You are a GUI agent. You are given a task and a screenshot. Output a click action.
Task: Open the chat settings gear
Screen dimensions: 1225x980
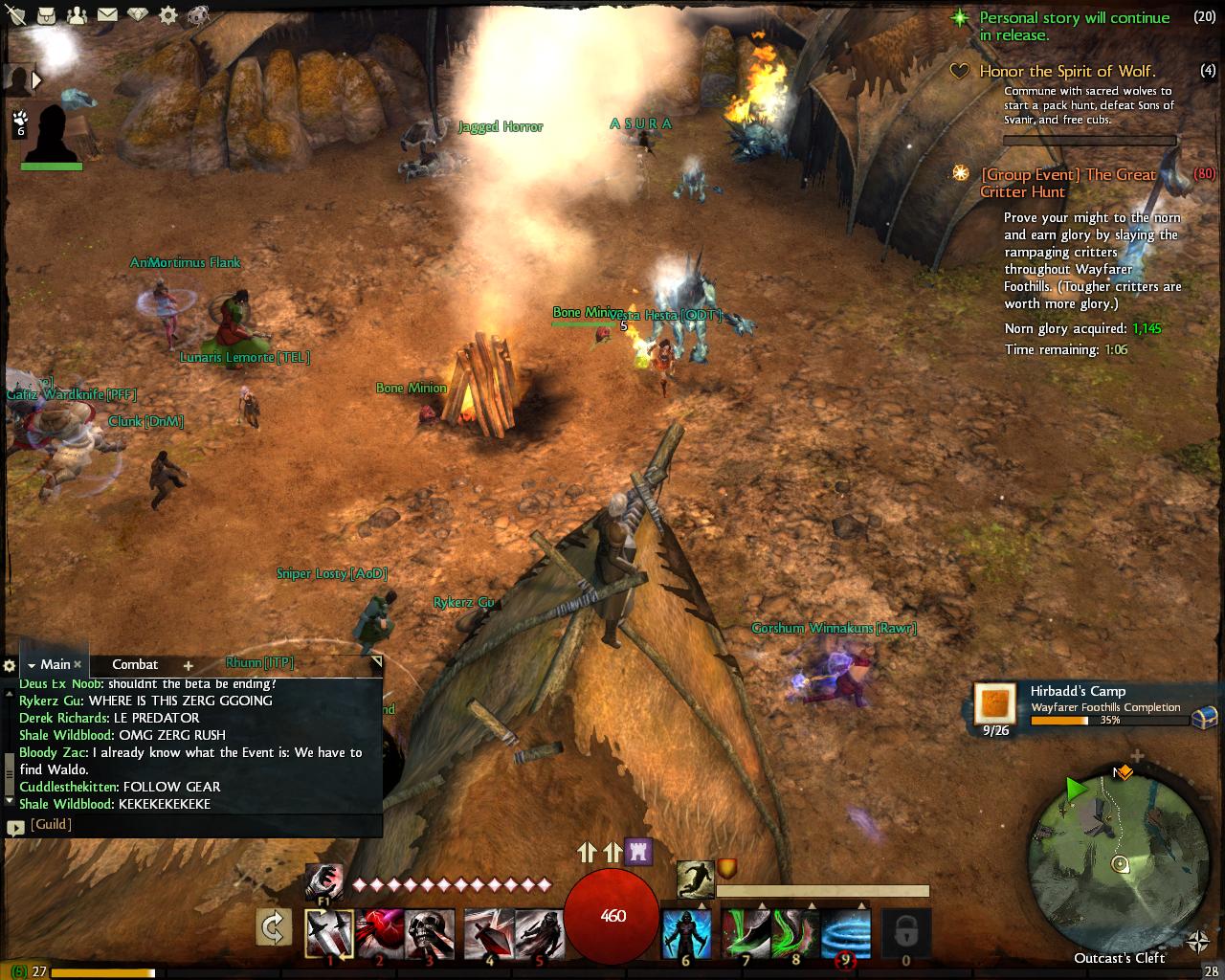(x=10, y=665)
